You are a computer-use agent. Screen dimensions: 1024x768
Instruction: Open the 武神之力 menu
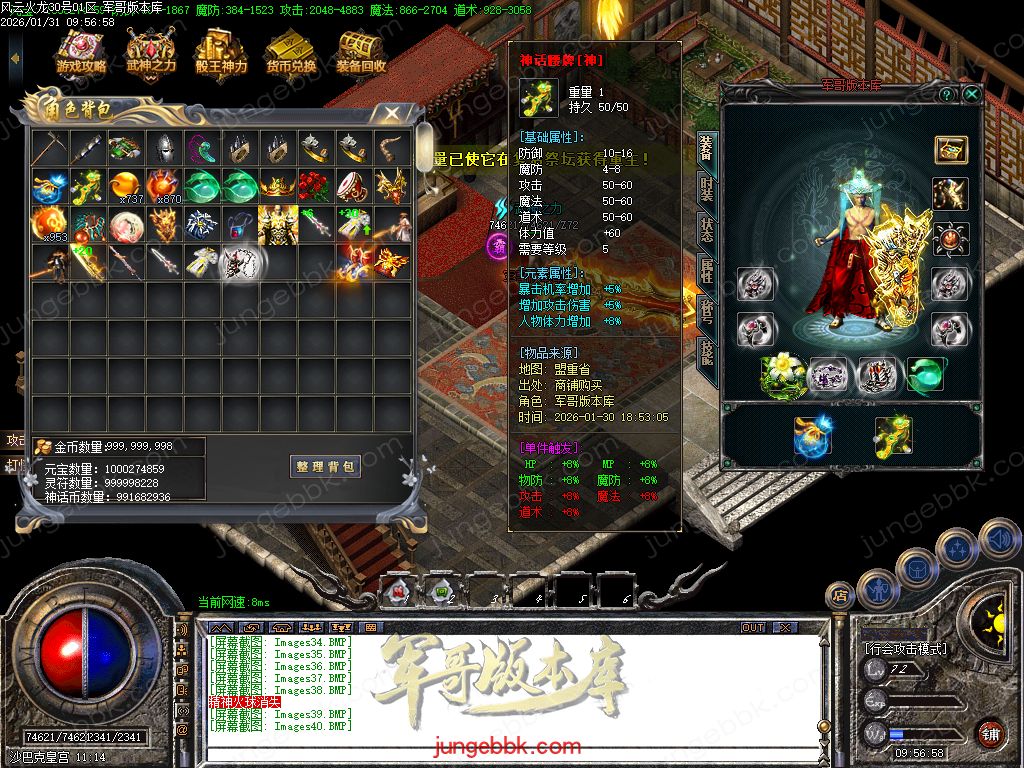tap(151, 52)
